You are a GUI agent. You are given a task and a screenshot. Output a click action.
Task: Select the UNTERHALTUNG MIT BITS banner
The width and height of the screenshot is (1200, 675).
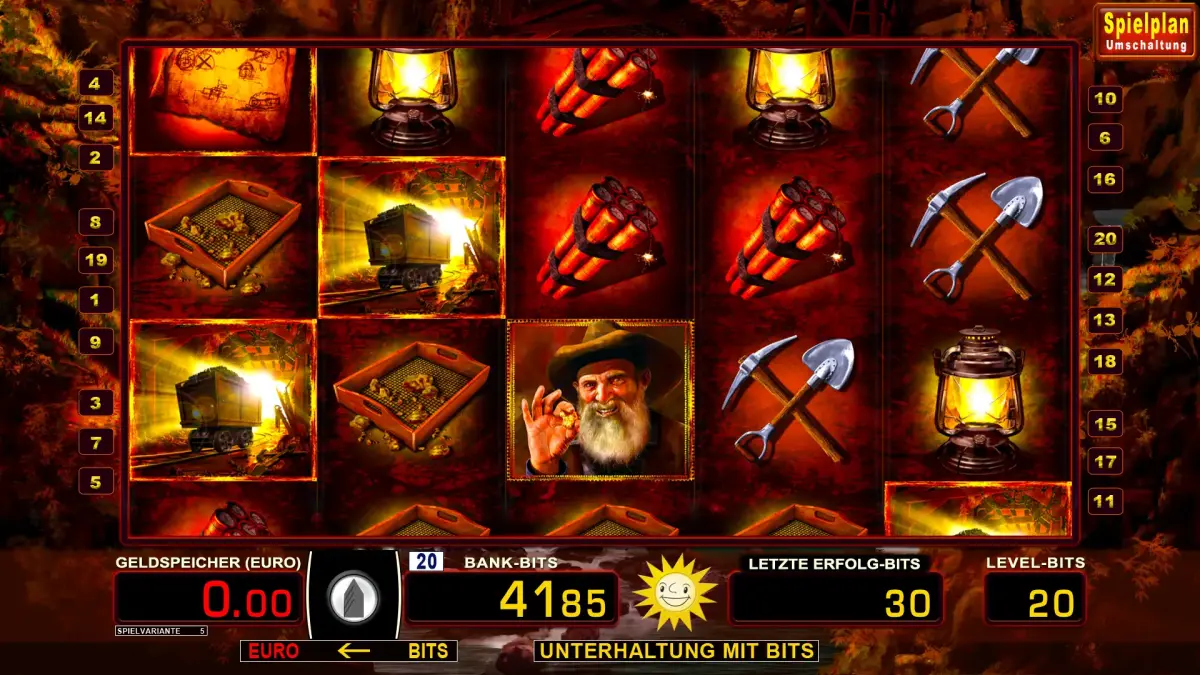click(x=676, y=651)
